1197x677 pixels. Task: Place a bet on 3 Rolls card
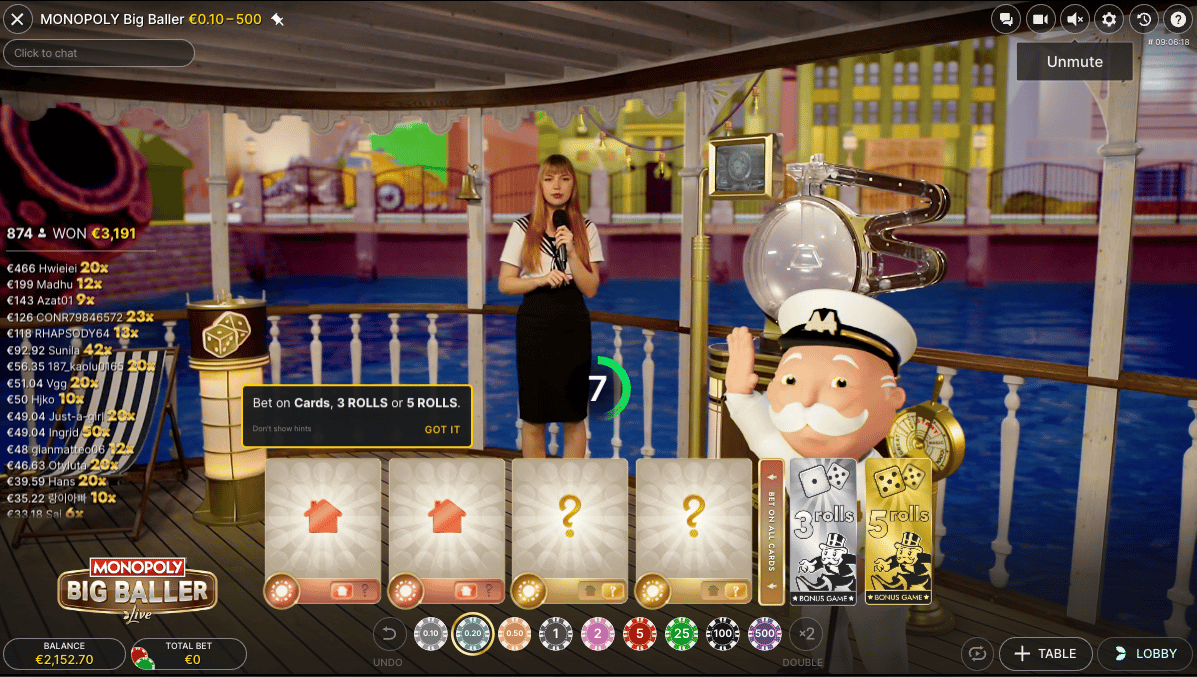tap(823, 531)
